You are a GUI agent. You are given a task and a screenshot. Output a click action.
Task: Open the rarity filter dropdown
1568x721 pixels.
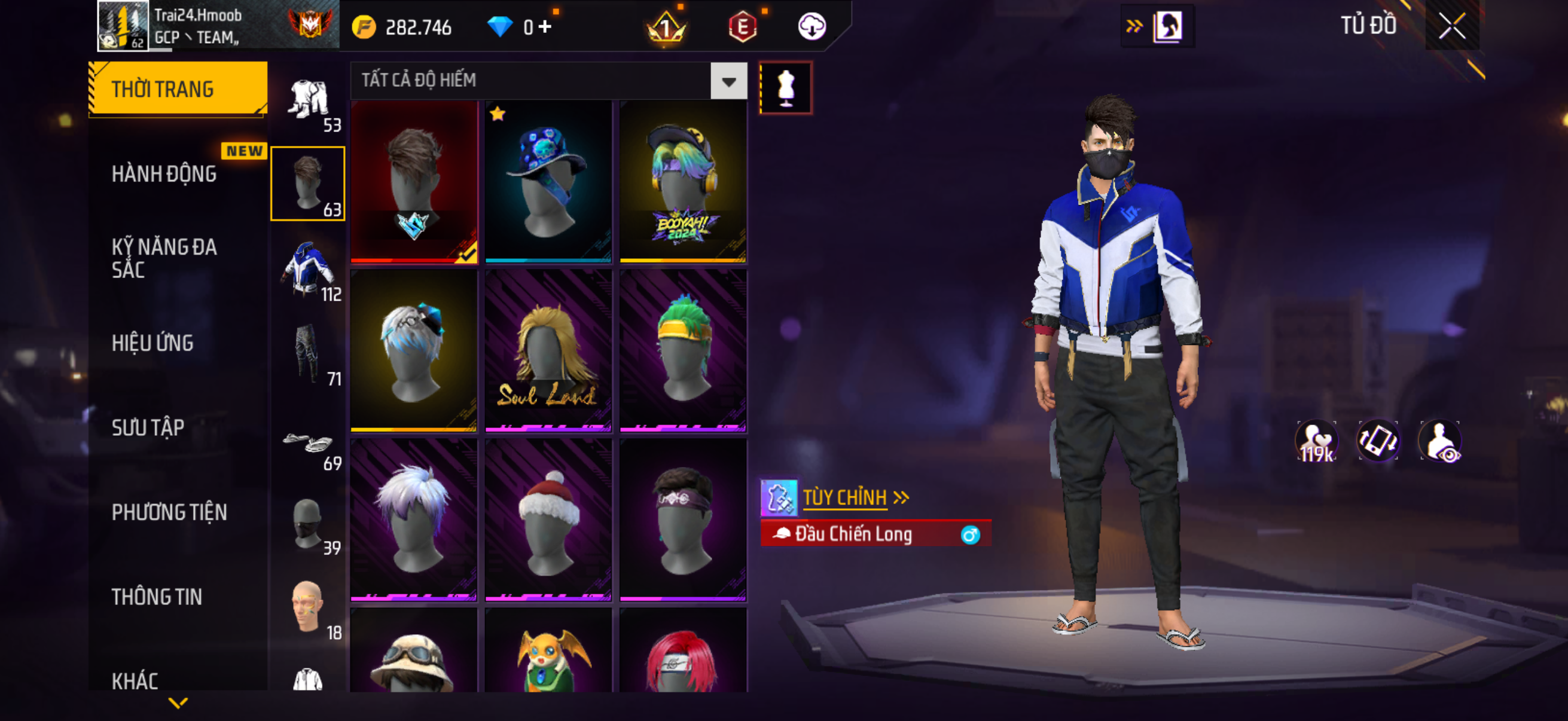pos(728,81)
